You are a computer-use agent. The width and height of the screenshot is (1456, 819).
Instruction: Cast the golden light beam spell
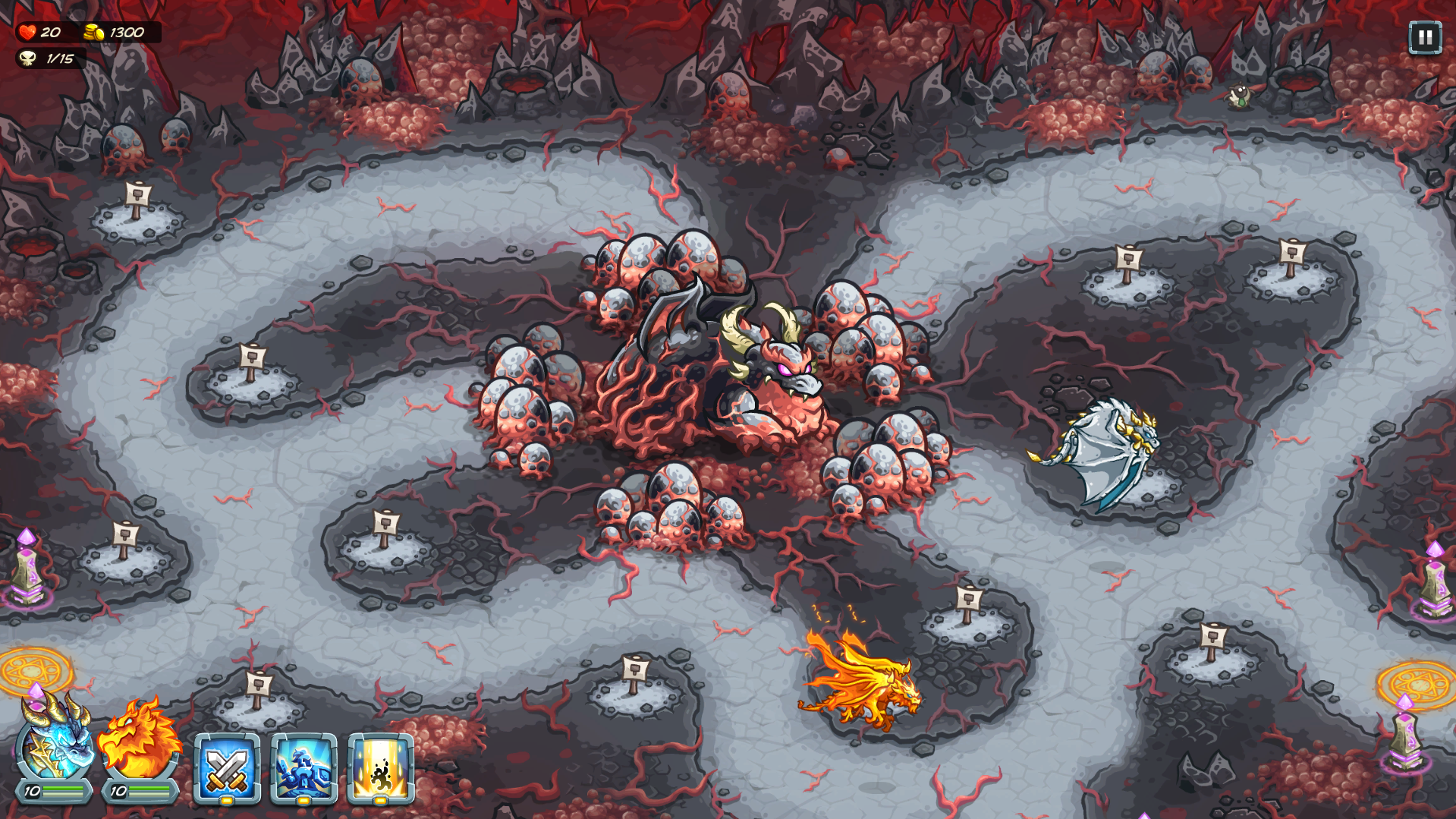380,767
